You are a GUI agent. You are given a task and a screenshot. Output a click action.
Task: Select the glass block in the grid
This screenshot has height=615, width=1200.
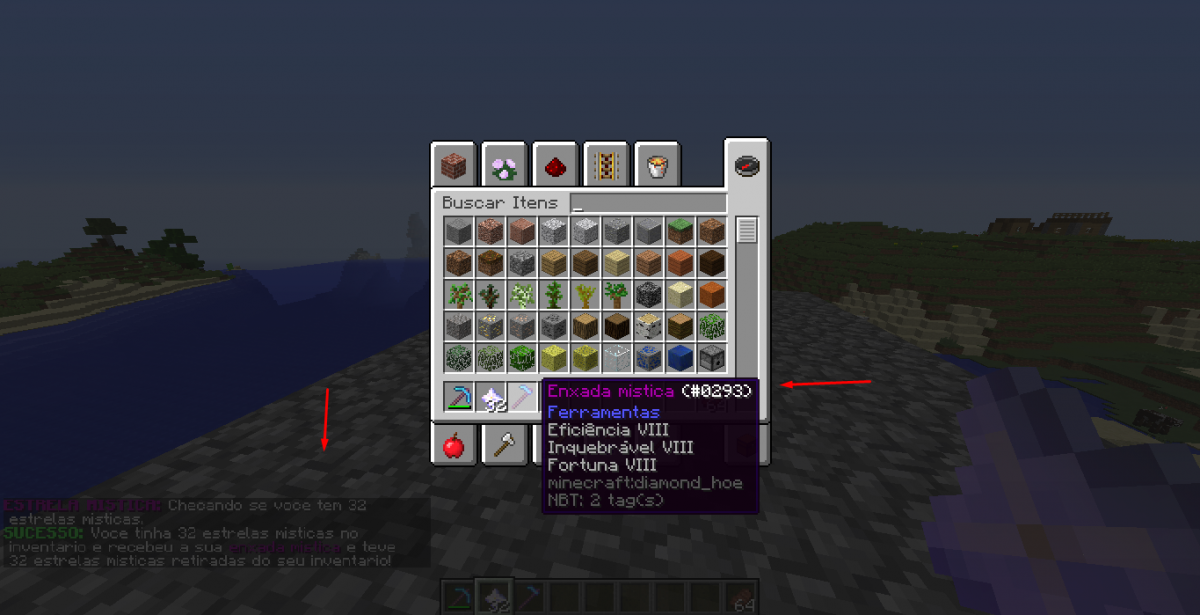point(617,358)
